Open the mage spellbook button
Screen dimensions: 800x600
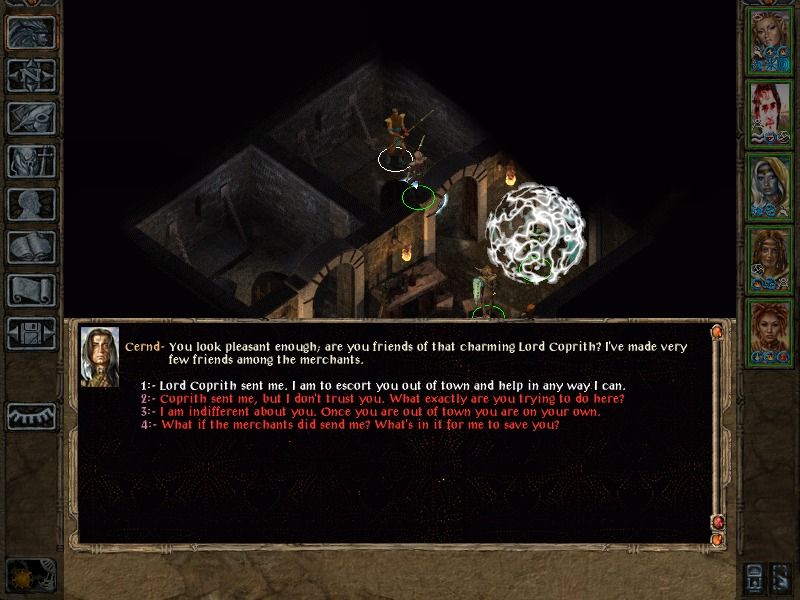31,247
